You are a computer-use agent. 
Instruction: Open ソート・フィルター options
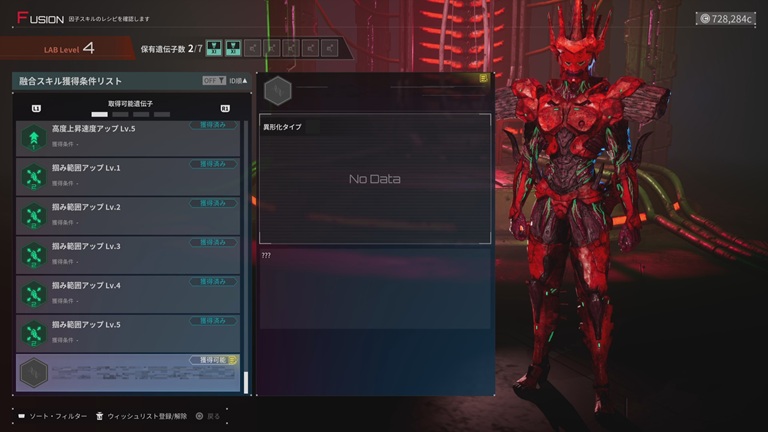click(53, 416)
